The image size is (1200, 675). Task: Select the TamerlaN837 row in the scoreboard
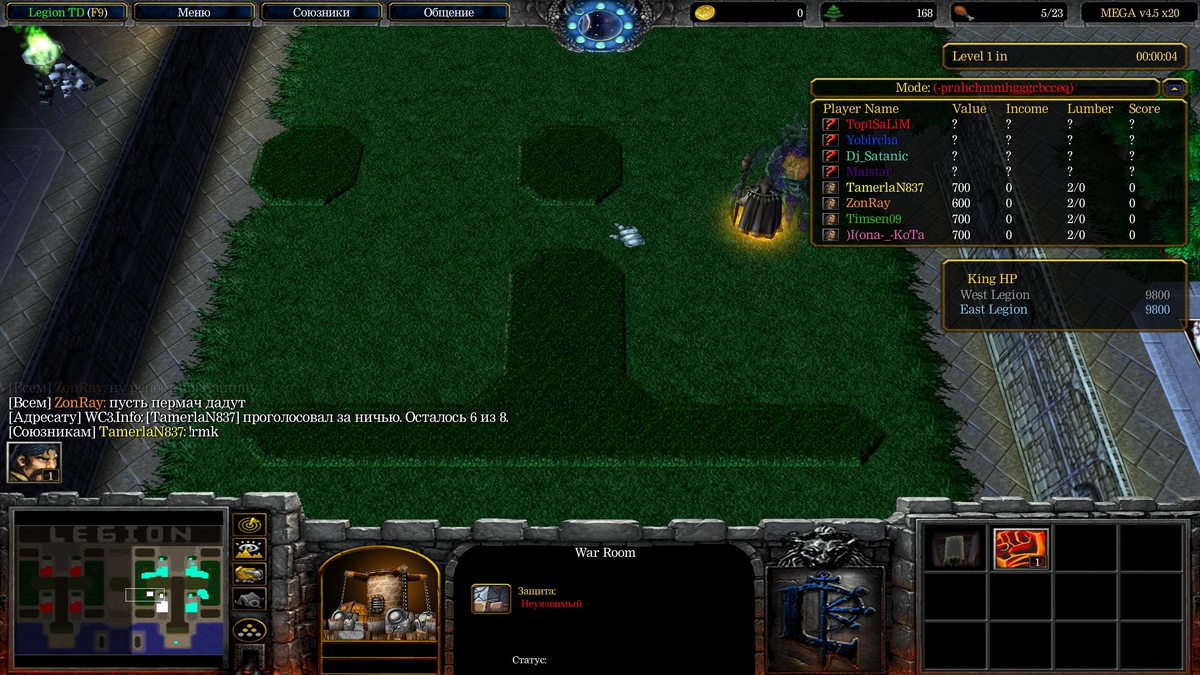884,187
